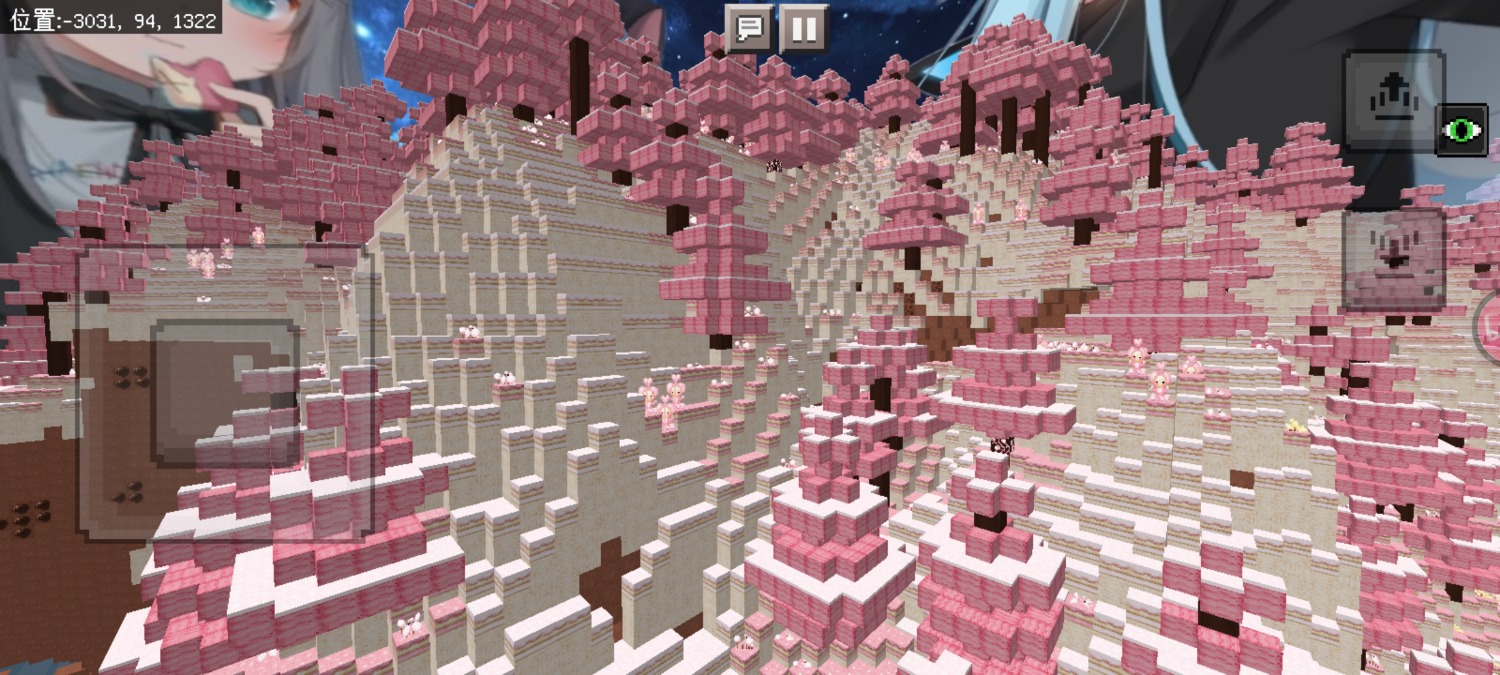
Task: Open the chat speech-bubble button
Action: (748, 28)
